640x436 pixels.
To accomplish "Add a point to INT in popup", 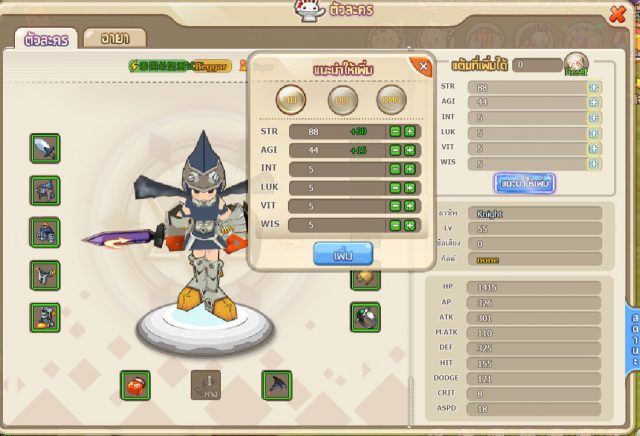I will tap(410, 169).
